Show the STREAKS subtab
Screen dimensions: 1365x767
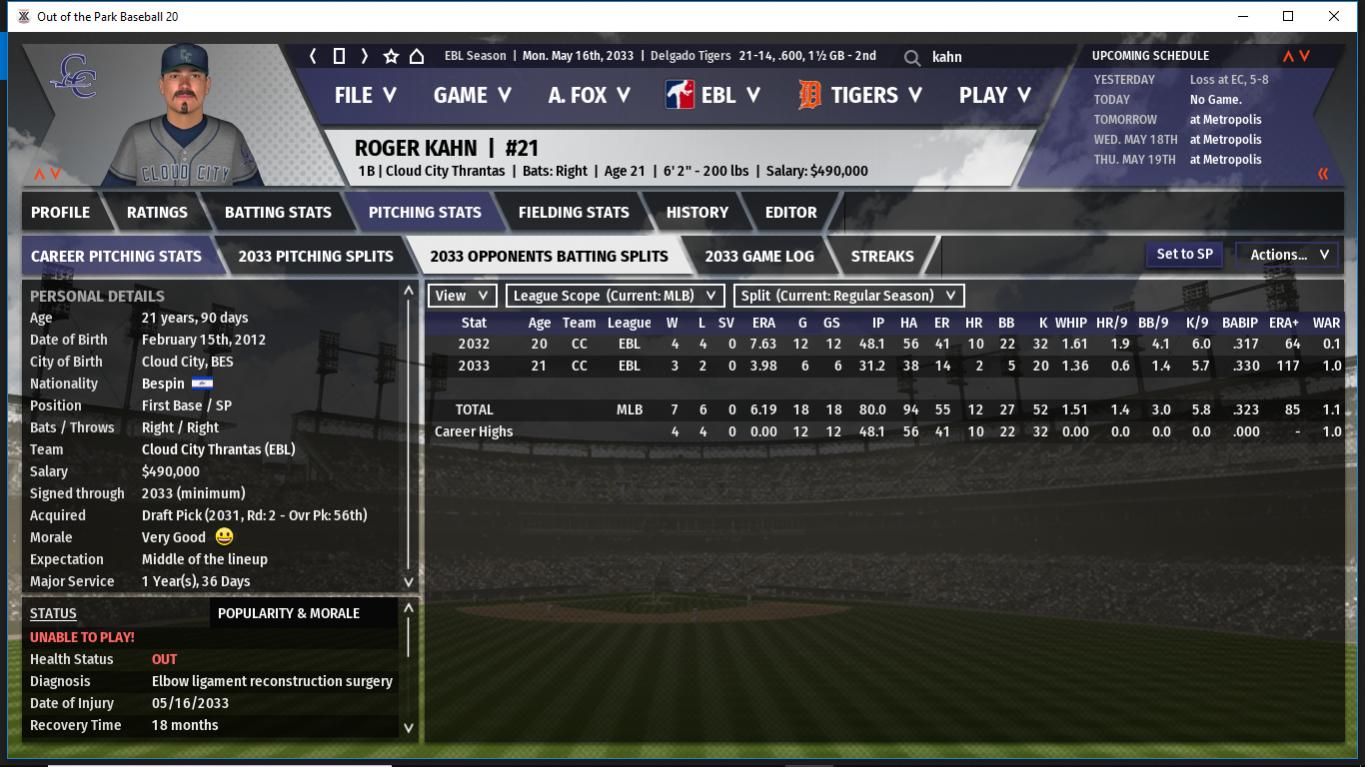pos(882,256)
